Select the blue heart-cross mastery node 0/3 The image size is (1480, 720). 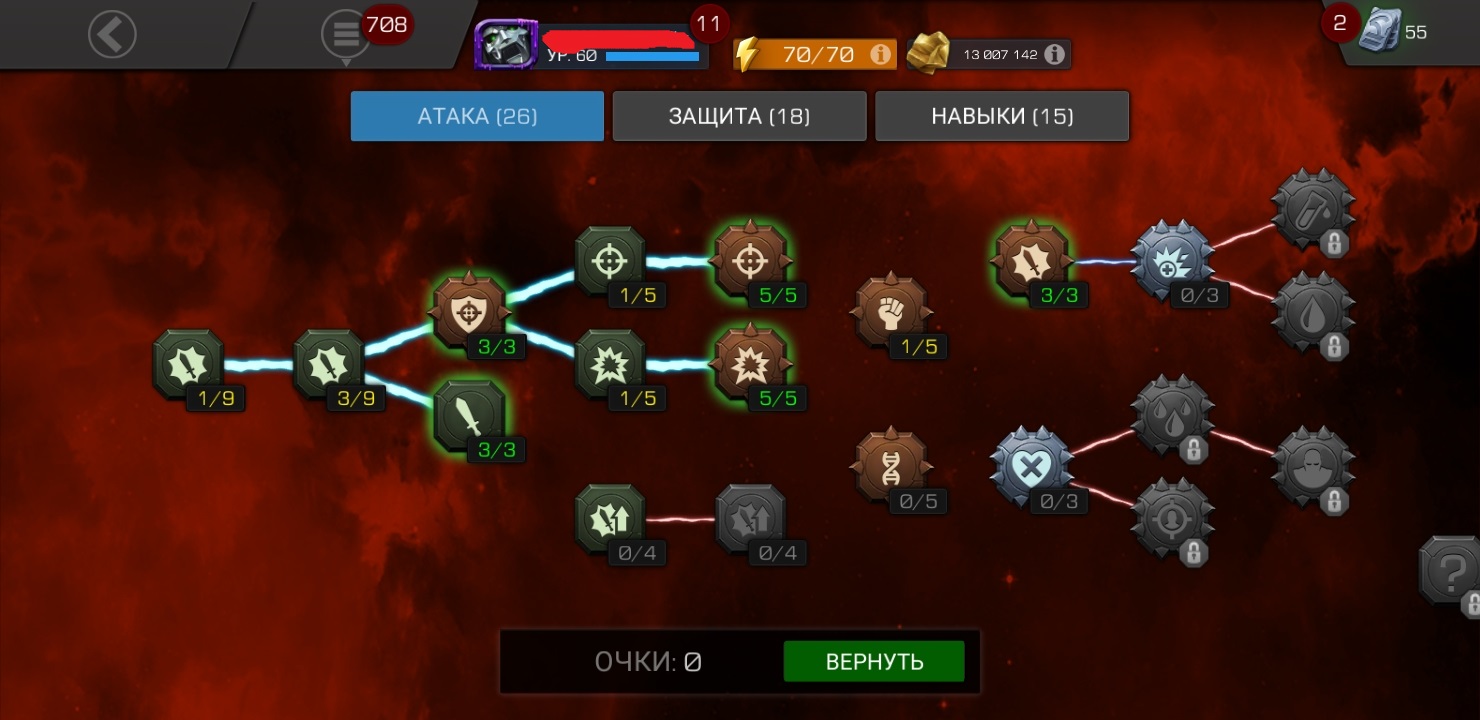[x=1030, y=466]
